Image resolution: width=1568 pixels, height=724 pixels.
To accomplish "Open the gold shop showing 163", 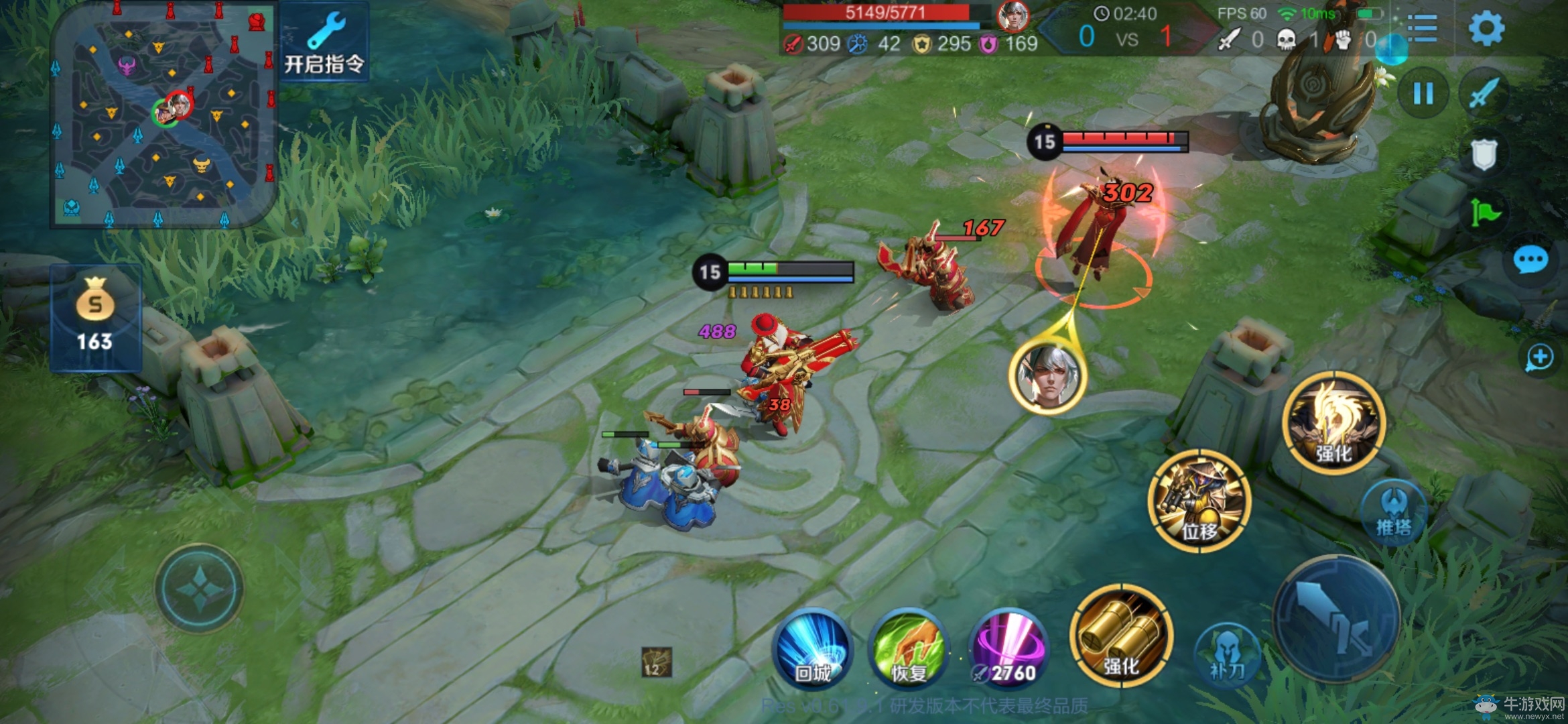I will (x=95, y=318).
